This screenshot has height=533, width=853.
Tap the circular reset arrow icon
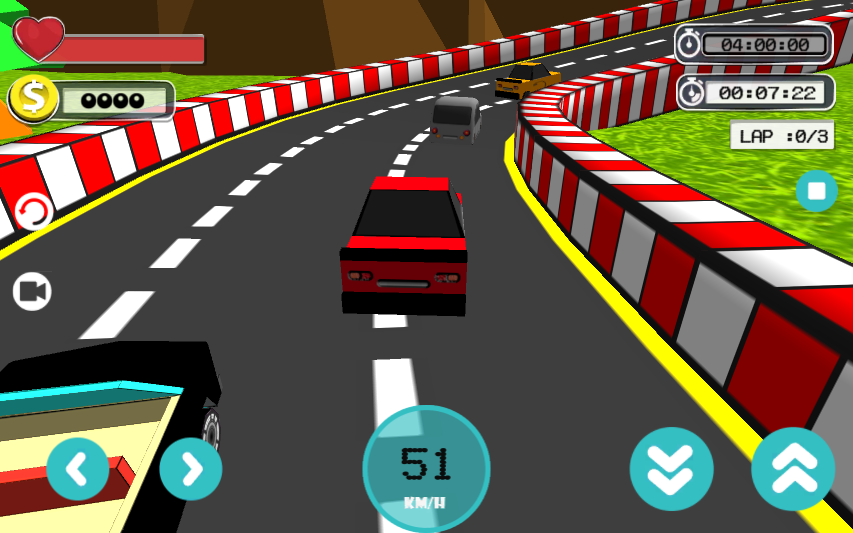(x=34, y=212)
